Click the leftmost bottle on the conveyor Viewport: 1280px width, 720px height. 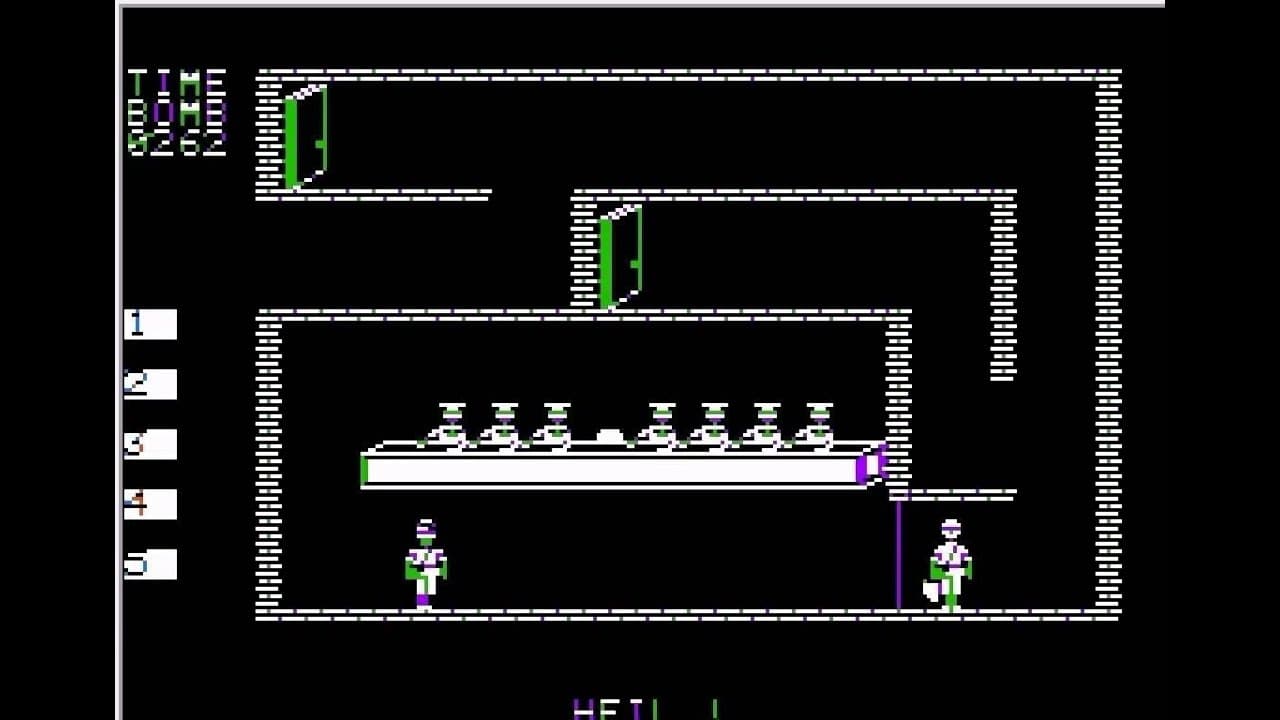[x=450, y=420]
